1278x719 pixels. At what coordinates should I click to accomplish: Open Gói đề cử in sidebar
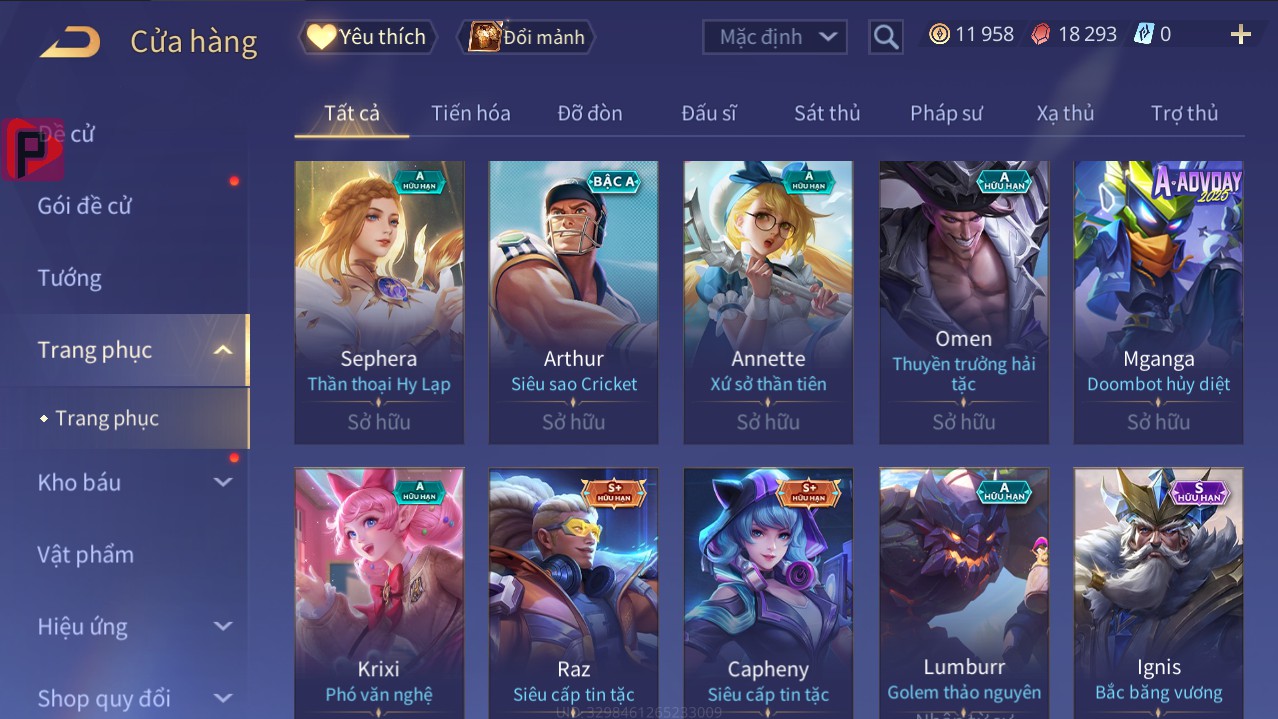pos(85,206)
